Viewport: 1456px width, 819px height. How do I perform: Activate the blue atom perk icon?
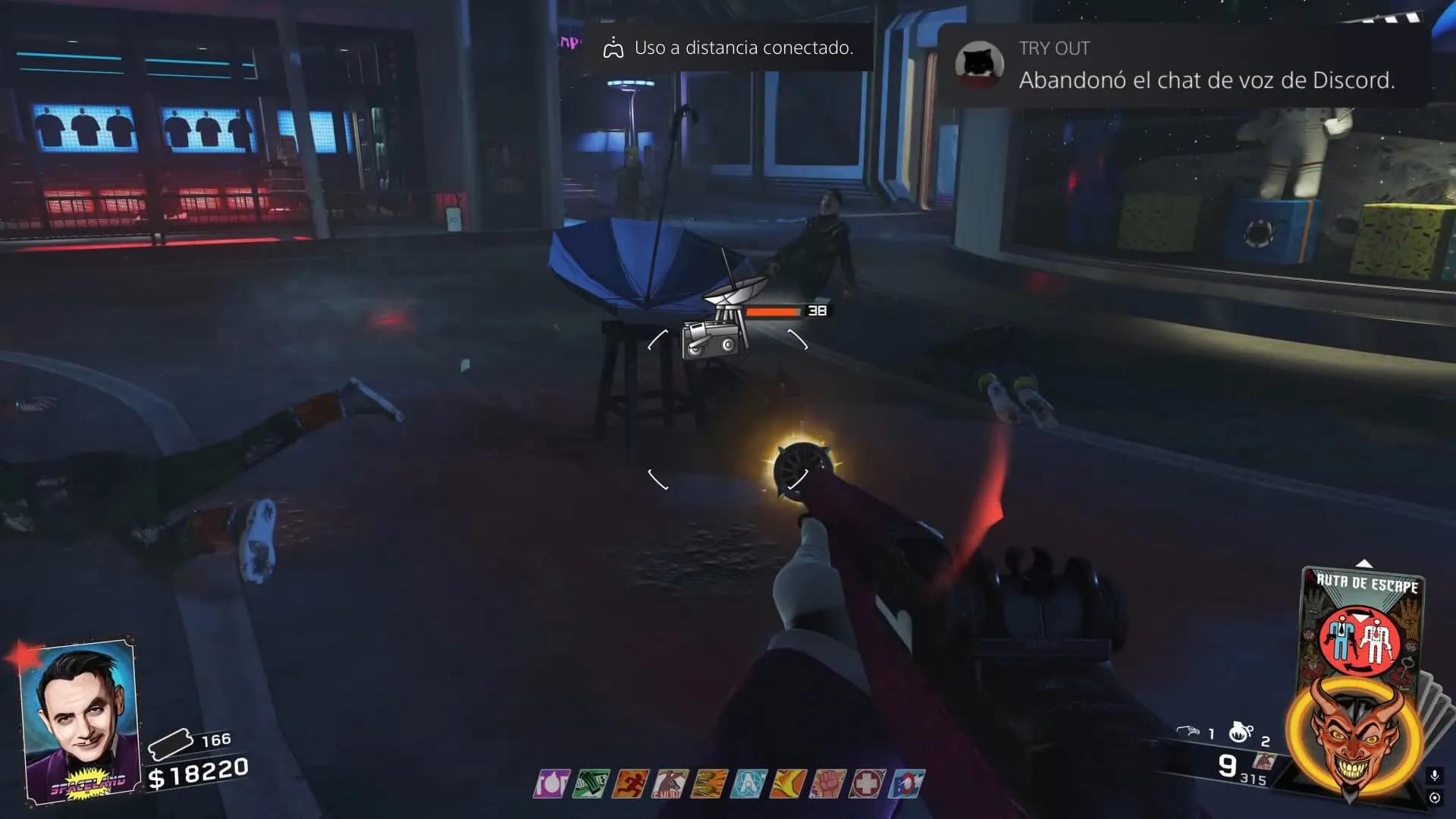click(x=748, y=783)
